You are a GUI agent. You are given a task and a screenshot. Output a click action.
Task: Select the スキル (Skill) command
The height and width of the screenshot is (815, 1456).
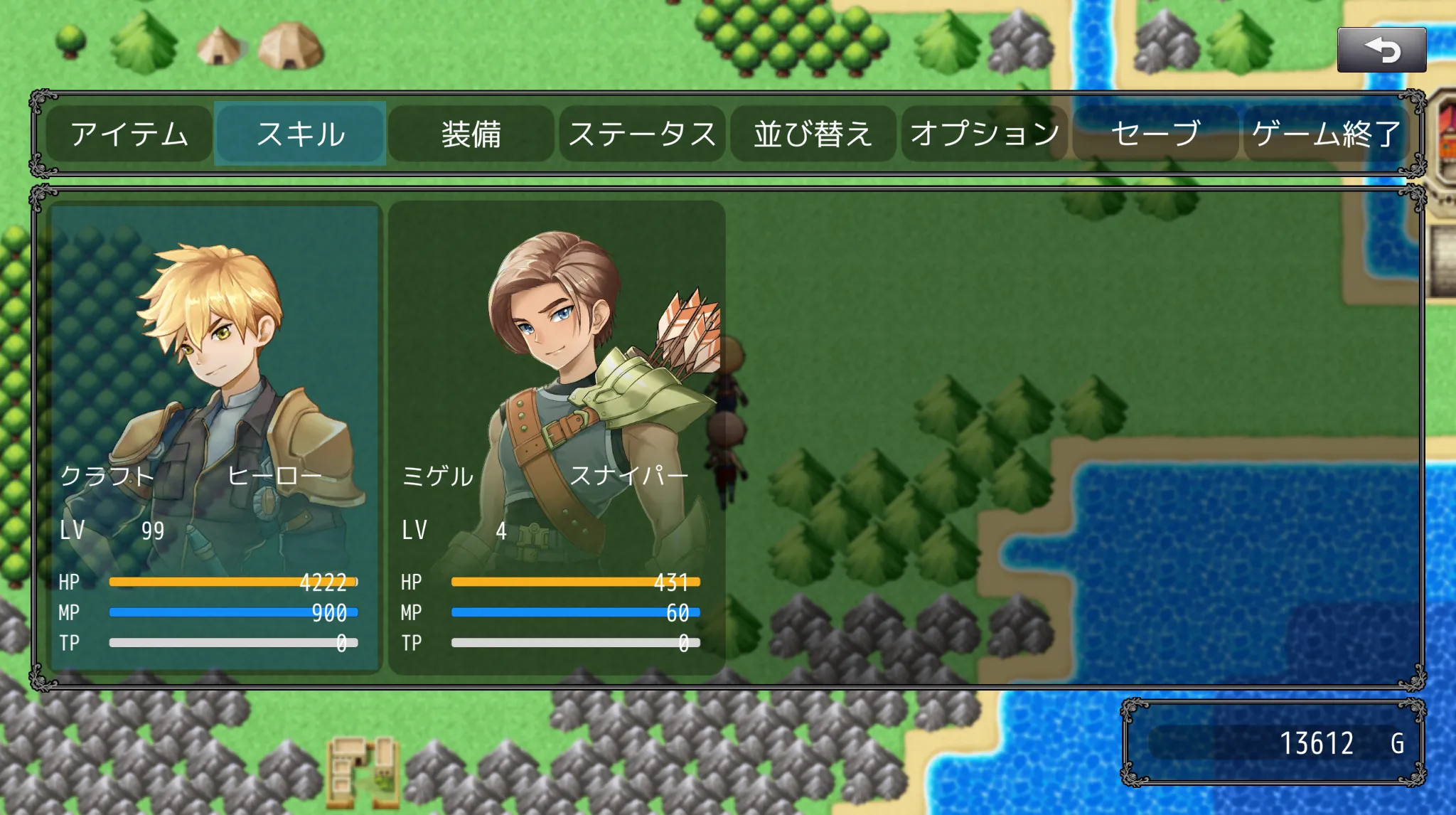[300, 134]
